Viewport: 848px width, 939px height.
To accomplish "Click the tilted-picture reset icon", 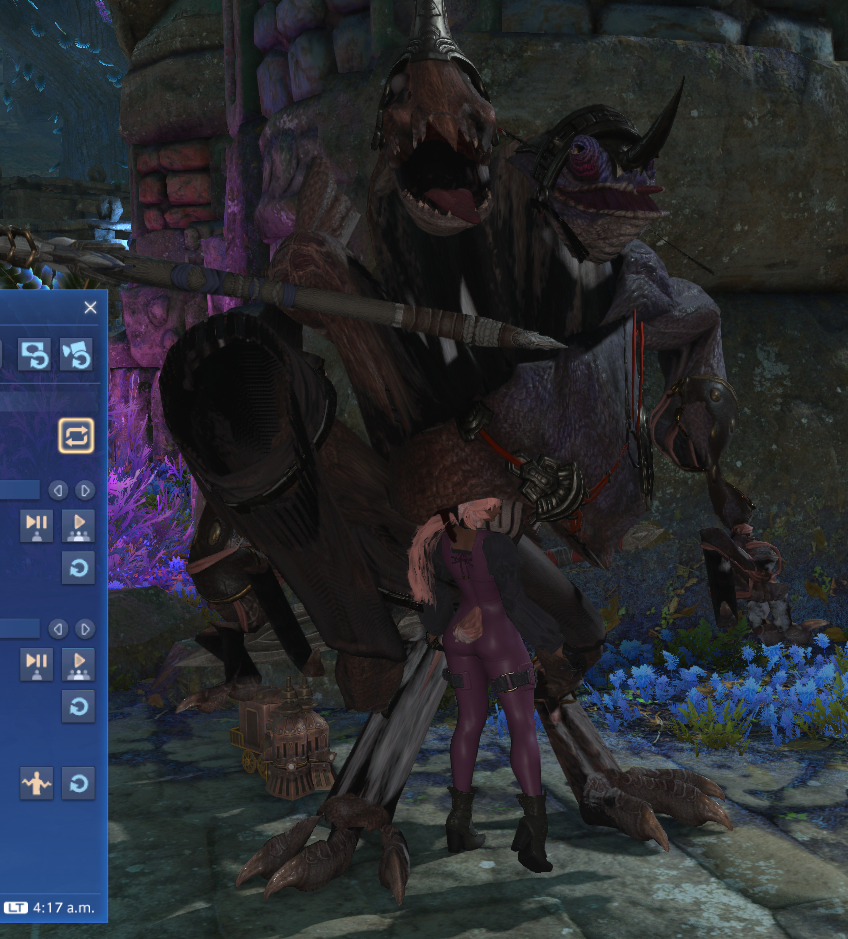I will pyautogui.click(x=77, y=355).
